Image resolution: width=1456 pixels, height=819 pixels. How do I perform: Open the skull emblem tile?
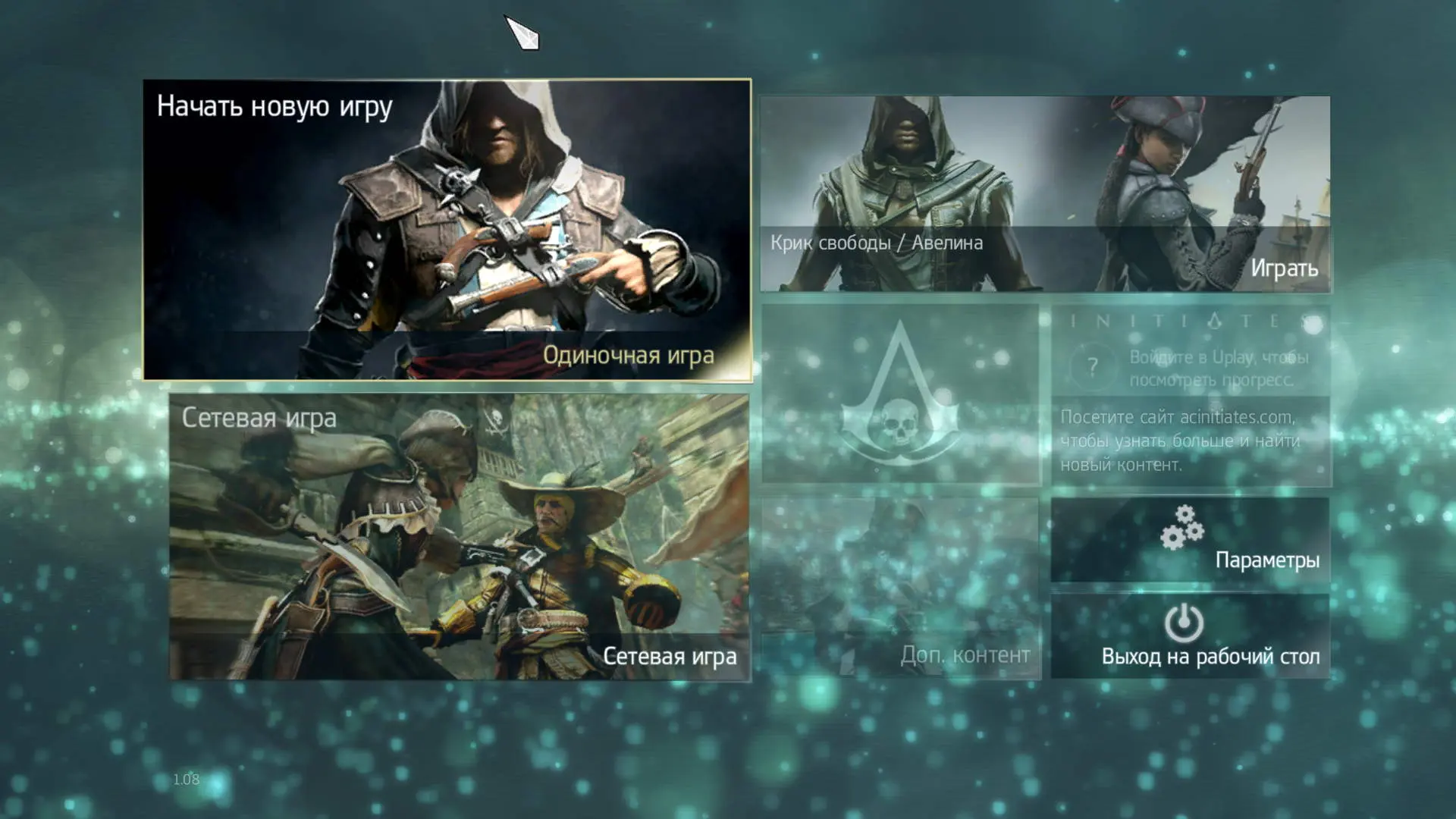point(900,394)
